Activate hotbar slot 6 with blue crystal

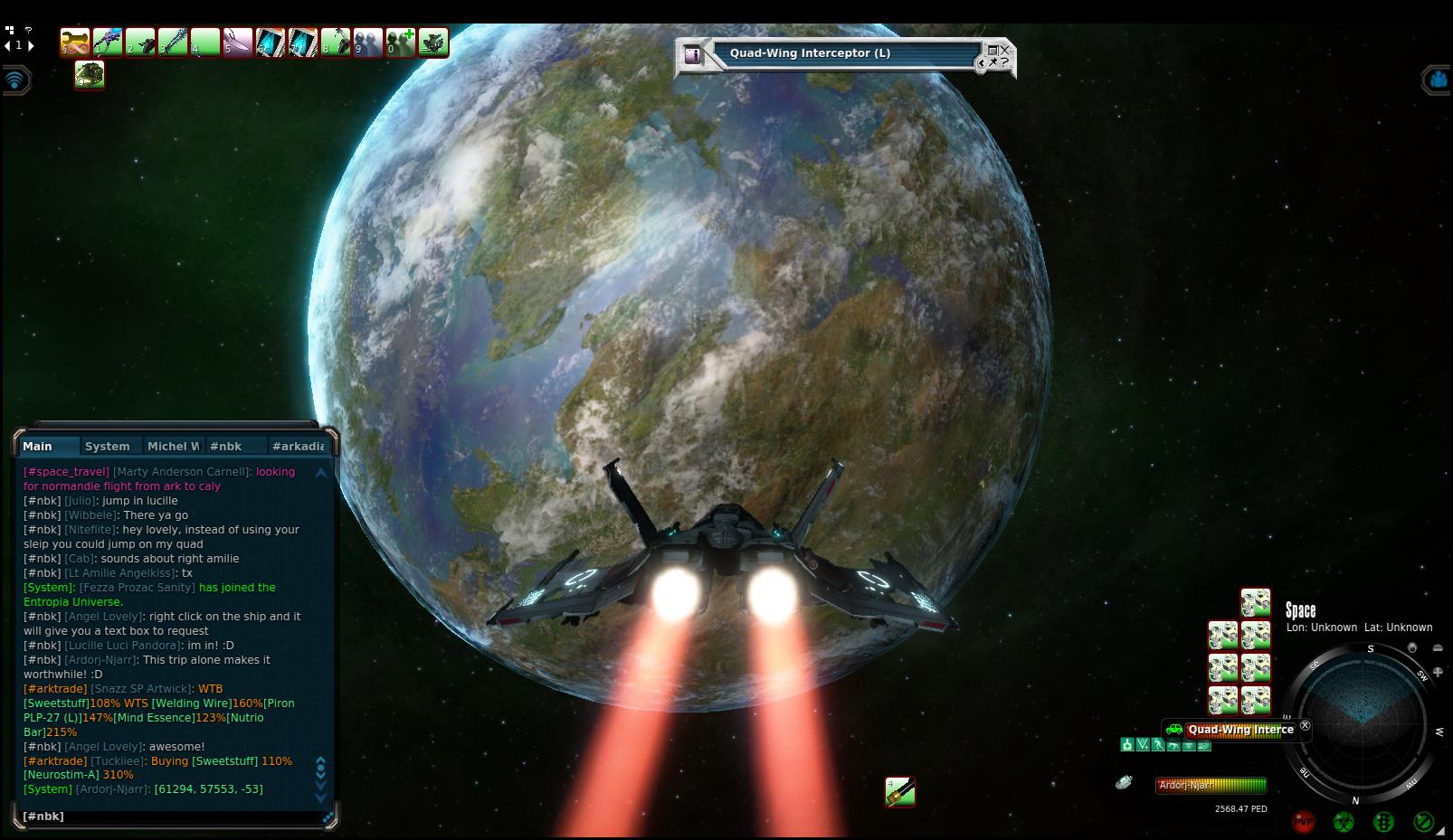271,42
